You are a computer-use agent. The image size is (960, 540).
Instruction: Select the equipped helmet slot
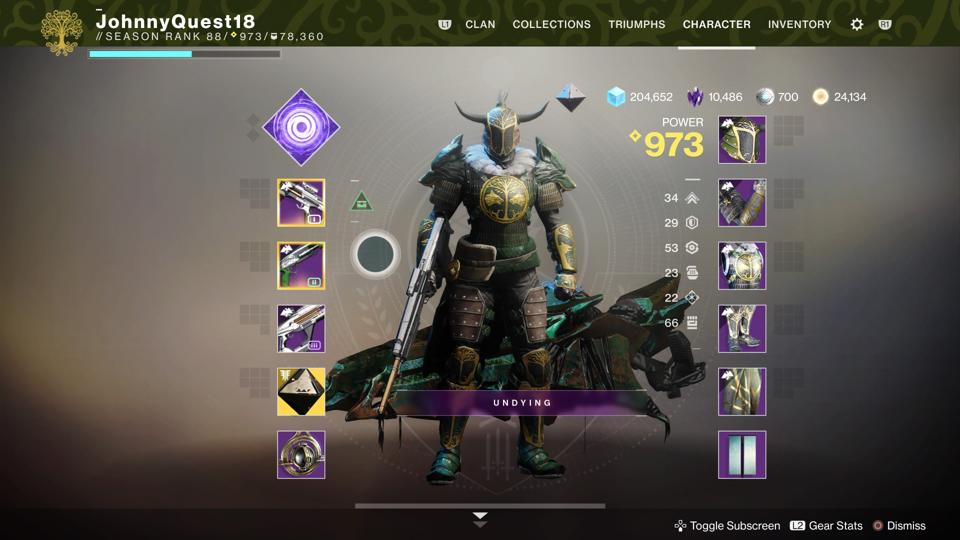[742, 140]
